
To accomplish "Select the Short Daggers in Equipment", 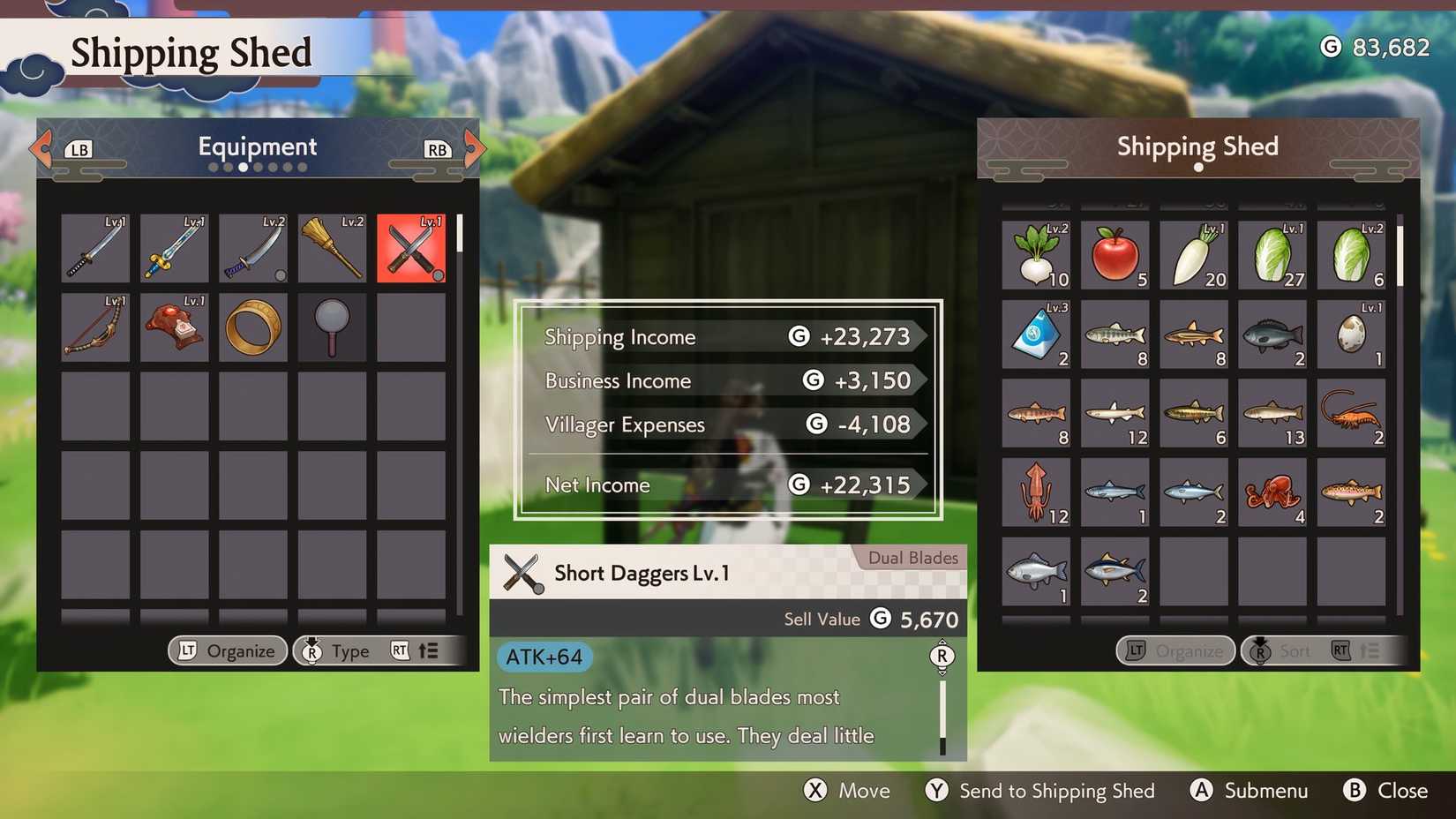I will 410,248.
